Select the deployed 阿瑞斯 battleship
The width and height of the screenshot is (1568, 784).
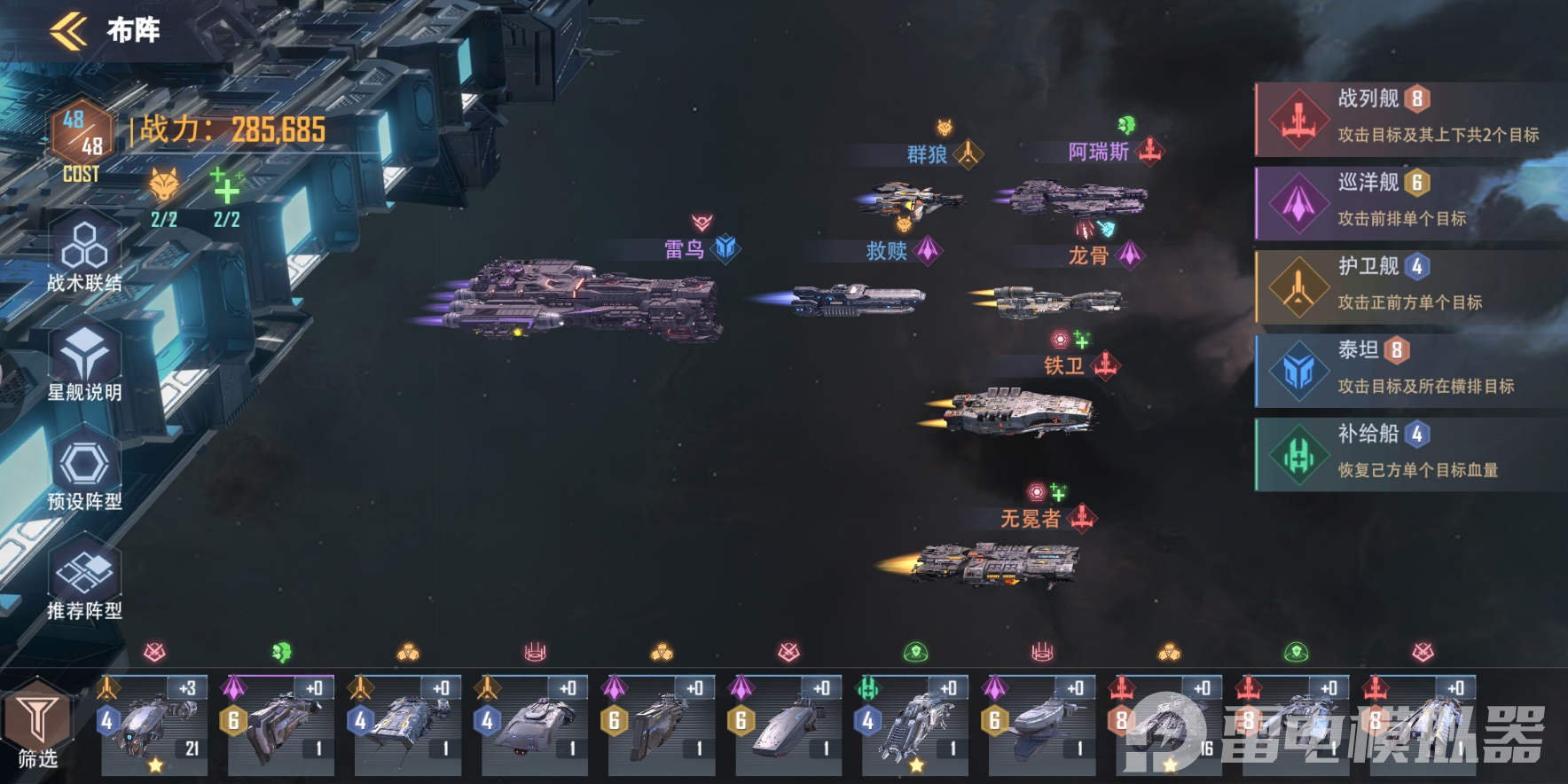[x=1075, y=198]
